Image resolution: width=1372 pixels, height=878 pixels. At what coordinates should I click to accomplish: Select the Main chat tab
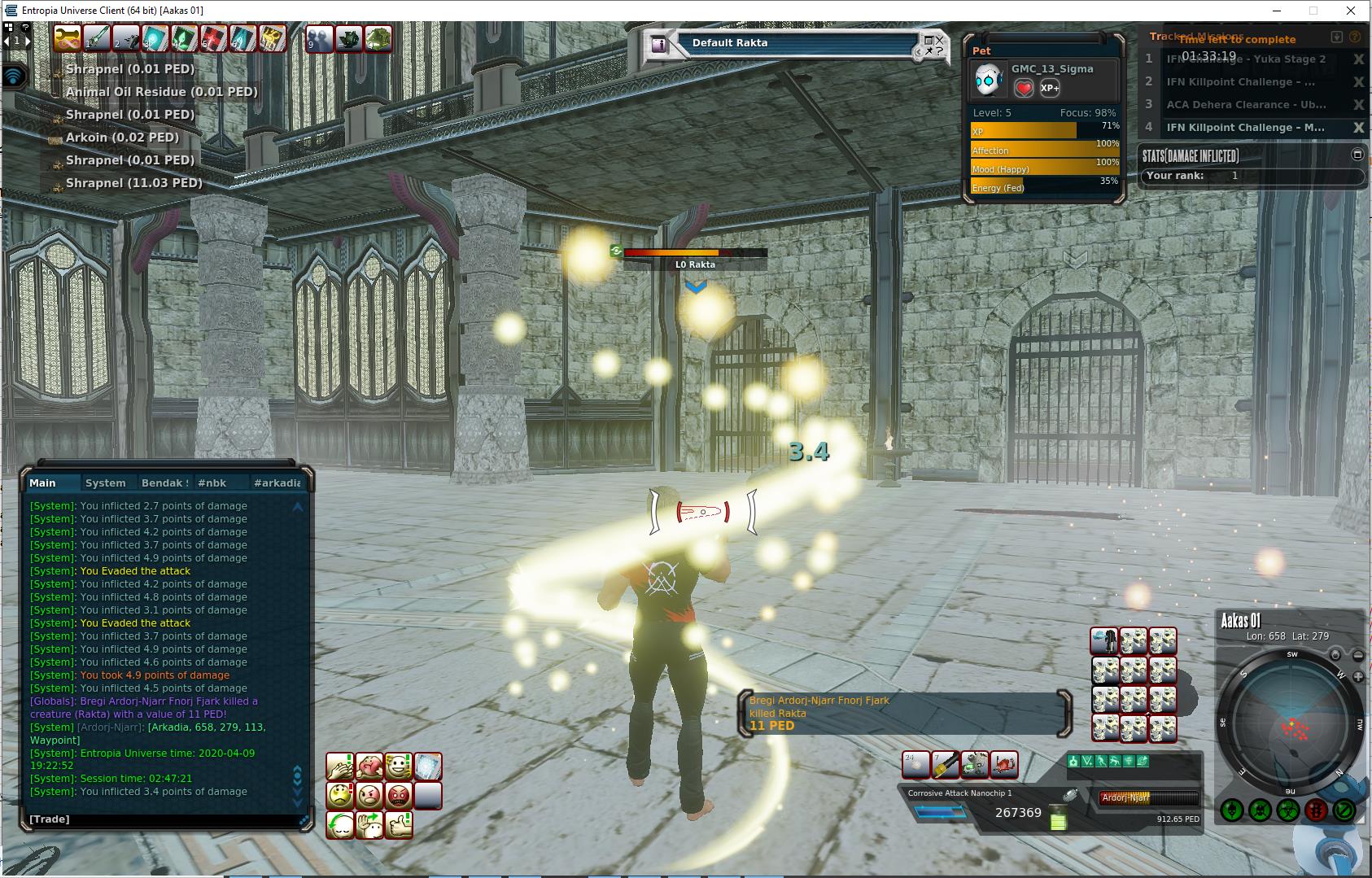pyautogui.click(x=43, y=483)
